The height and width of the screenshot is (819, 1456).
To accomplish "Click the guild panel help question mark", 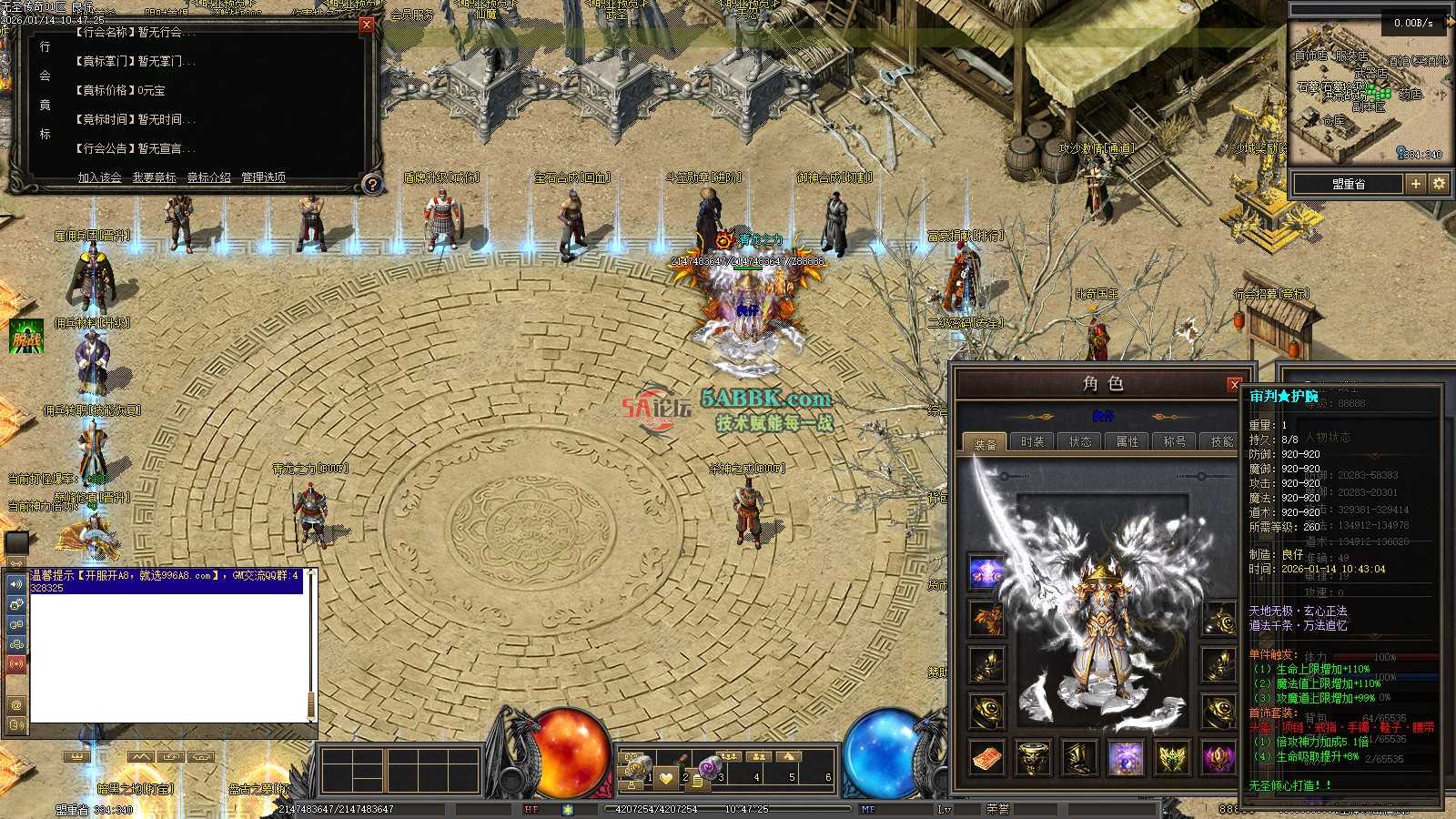I will coord(372,184).
